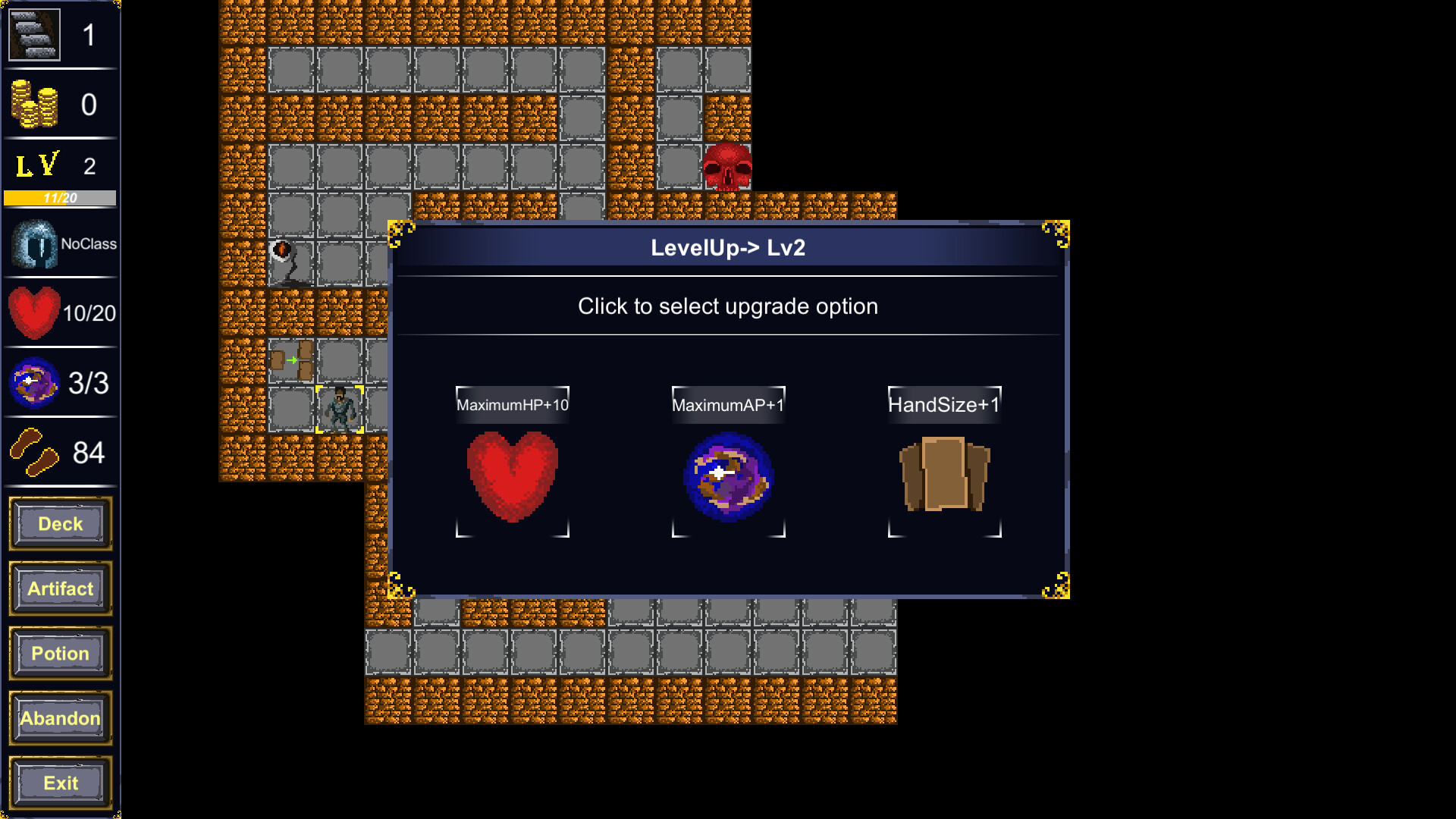Click the Abandon button
The height and width of the screenshot is (819, 1456).
60,718
